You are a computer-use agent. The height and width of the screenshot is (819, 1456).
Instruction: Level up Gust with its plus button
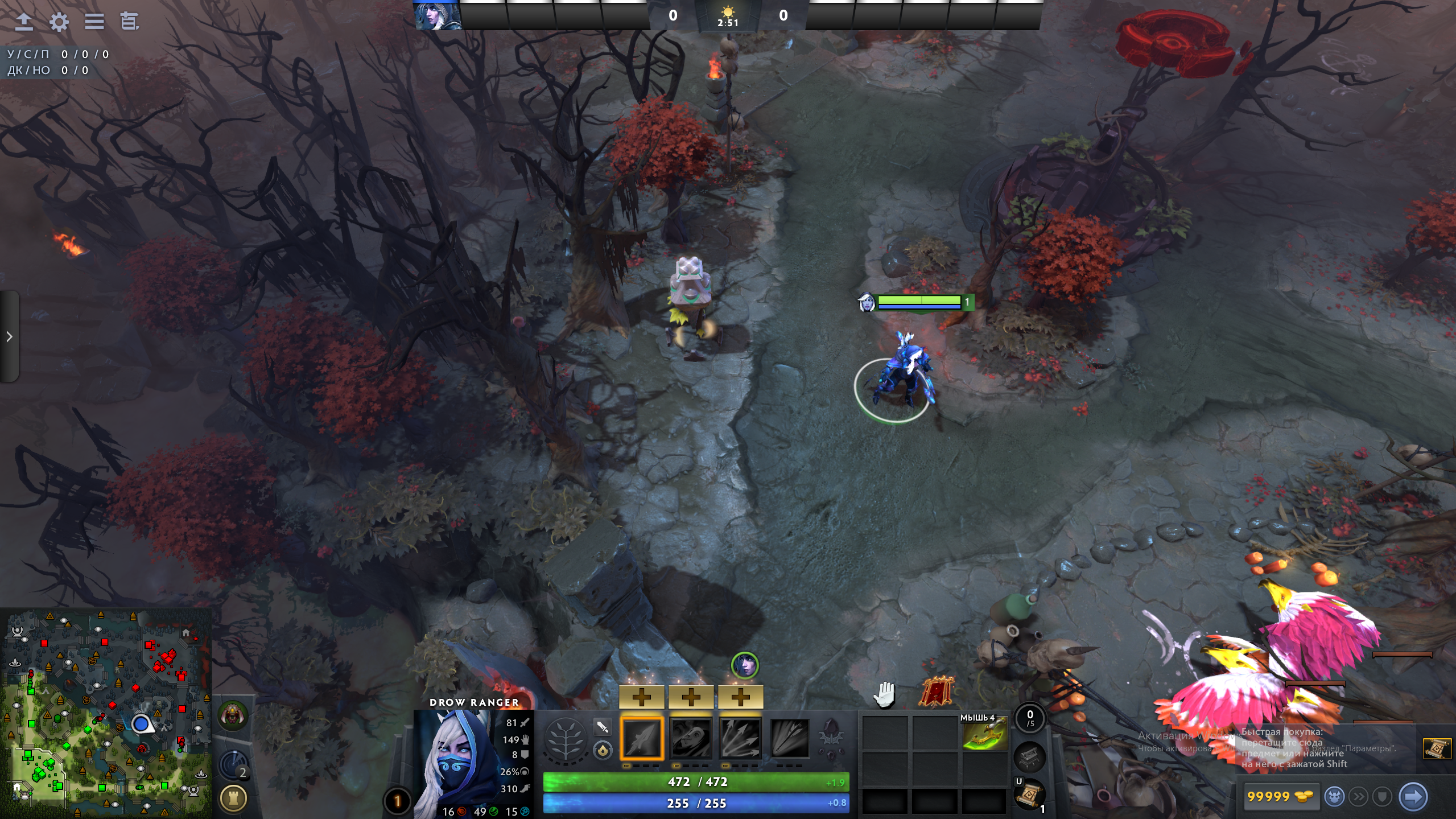[691, 697]
